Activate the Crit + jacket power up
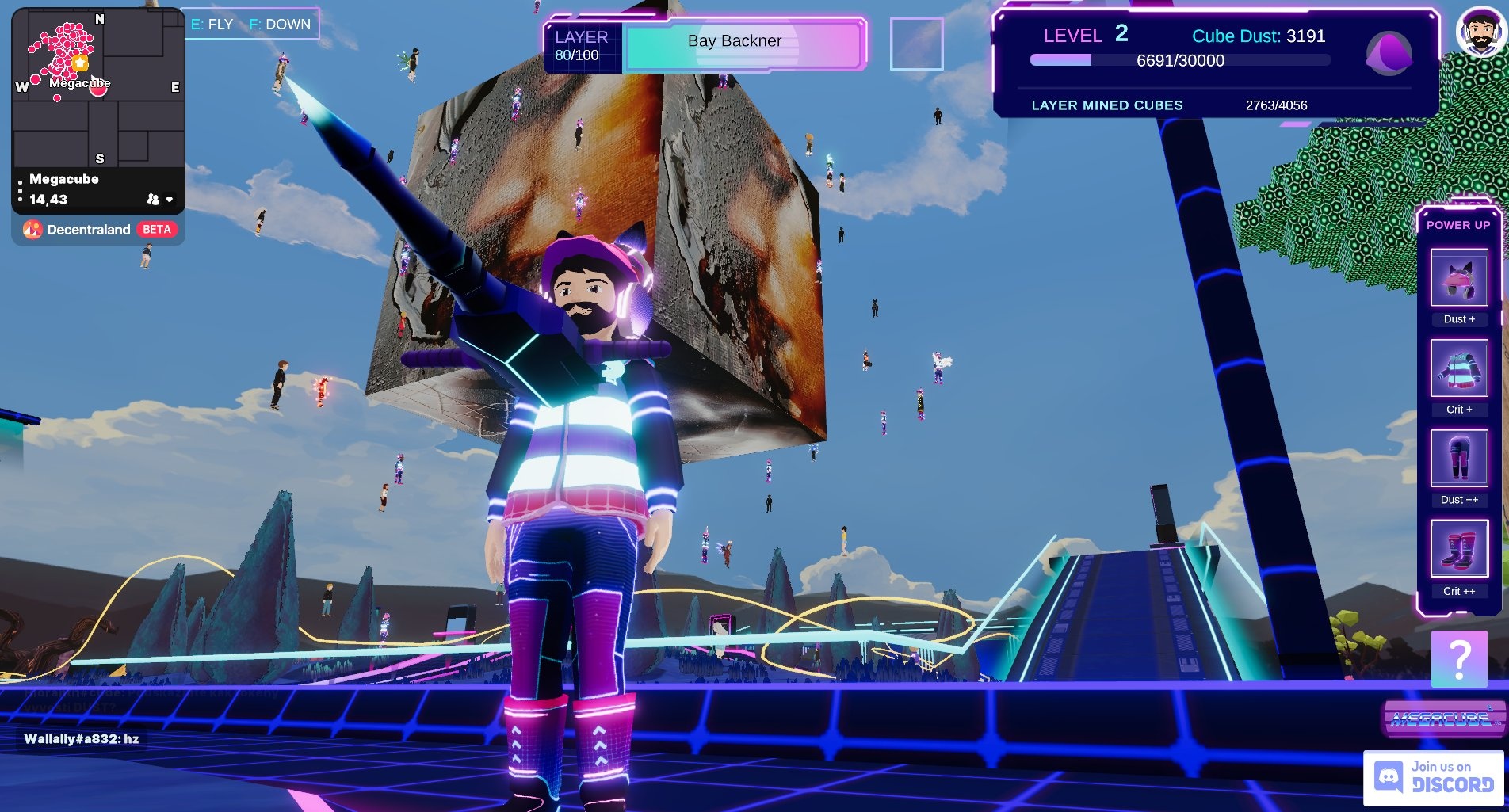The image size is (1509, 812). click(1458, 368)
